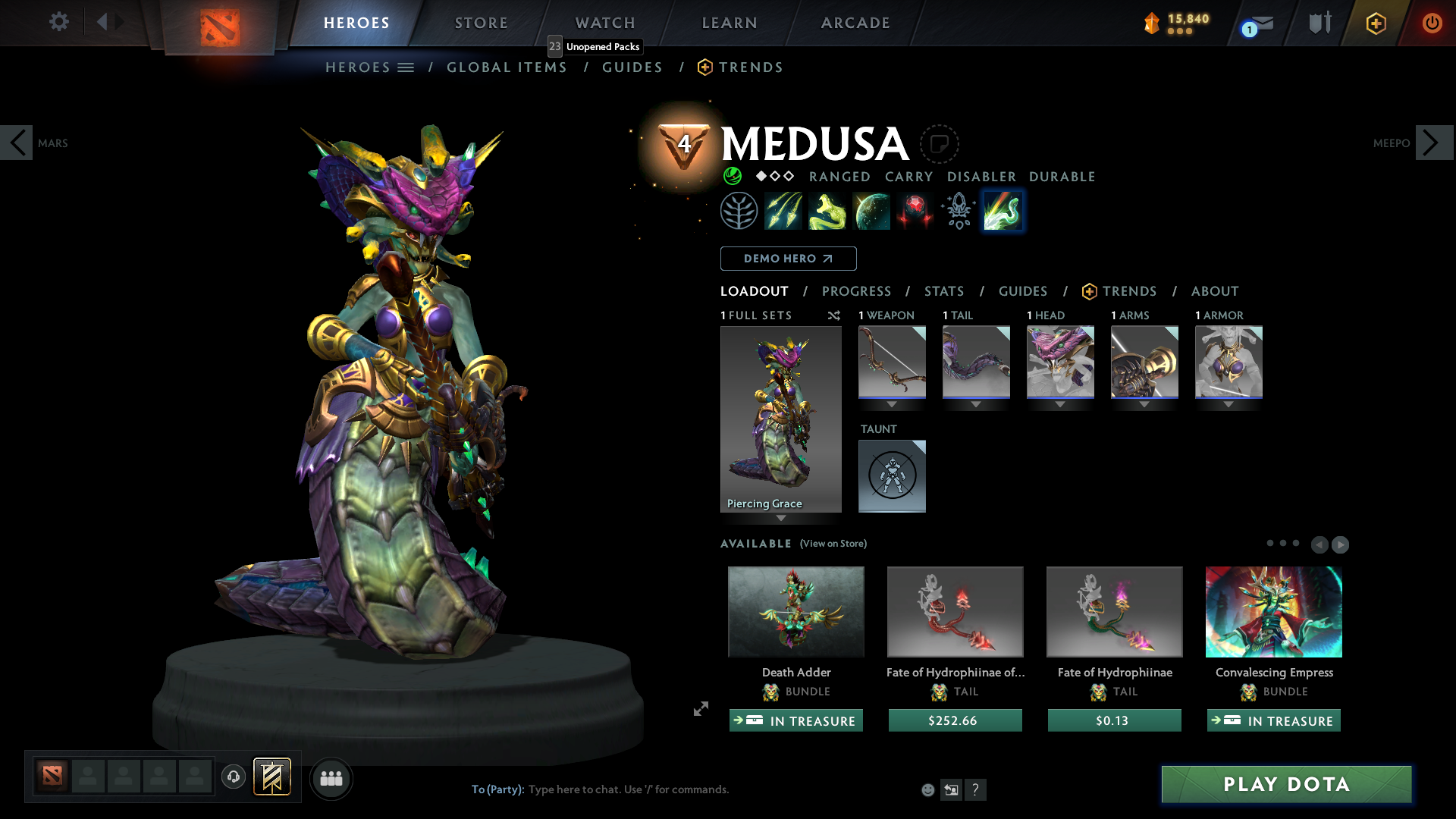Select the Mystic Snake ability icon

(x=827, y=211)
